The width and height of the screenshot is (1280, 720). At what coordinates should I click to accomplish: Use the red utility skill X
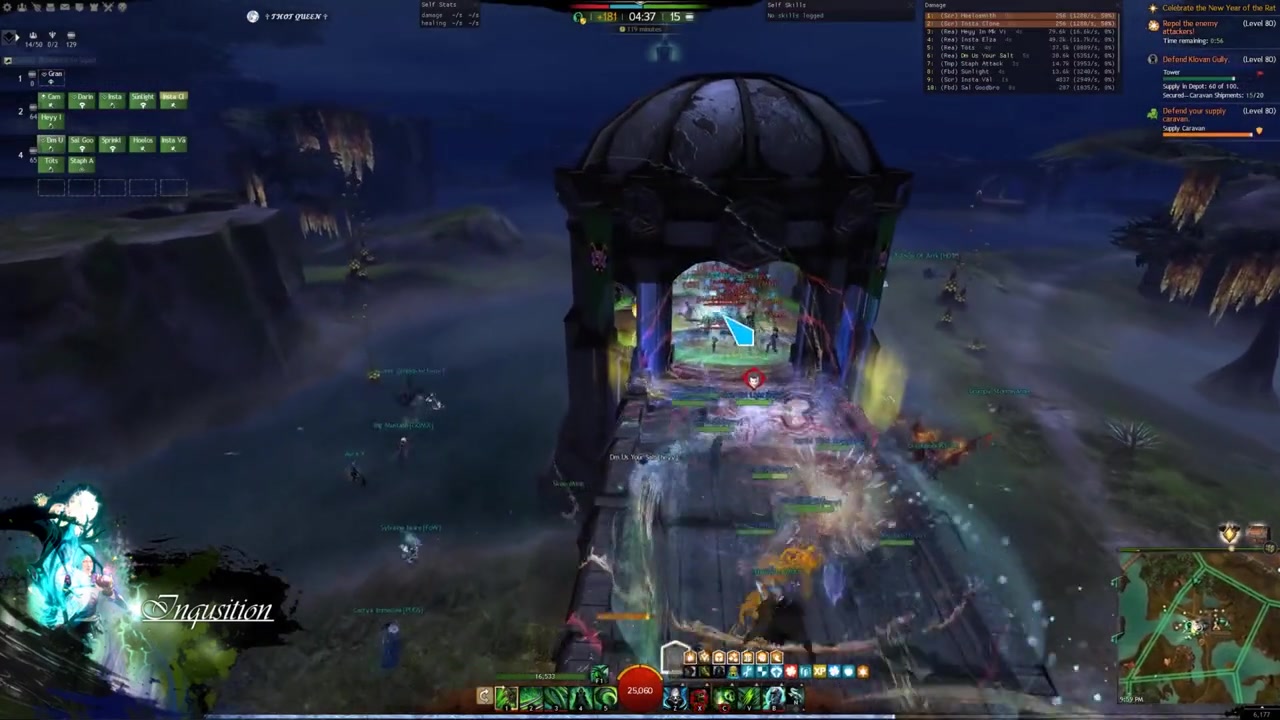tap(700, 697)
